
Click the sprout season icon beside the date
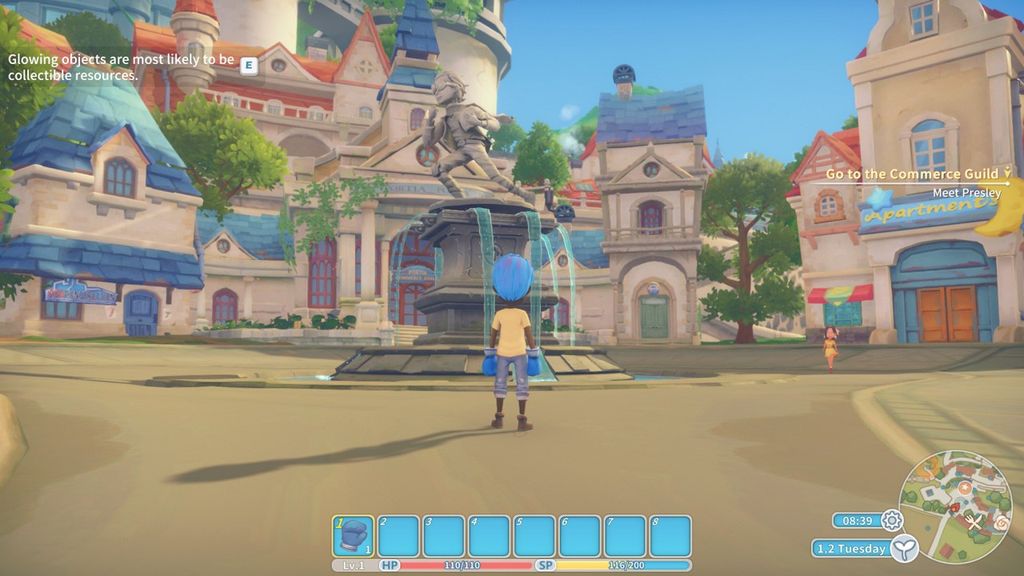[x=904, y=547]
